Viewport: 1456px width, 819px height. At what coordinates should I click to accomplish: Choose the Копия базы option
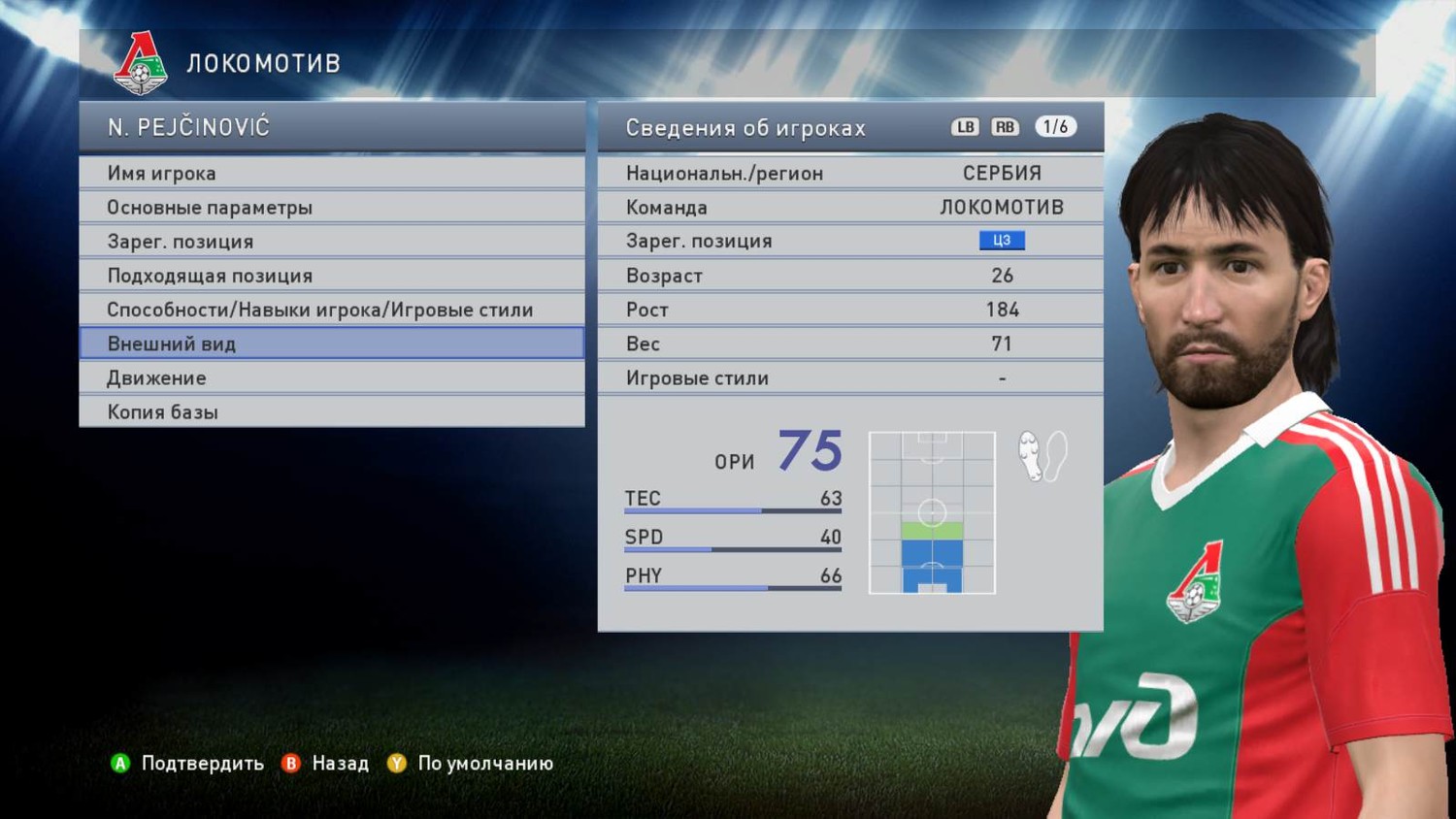[331, 411]
